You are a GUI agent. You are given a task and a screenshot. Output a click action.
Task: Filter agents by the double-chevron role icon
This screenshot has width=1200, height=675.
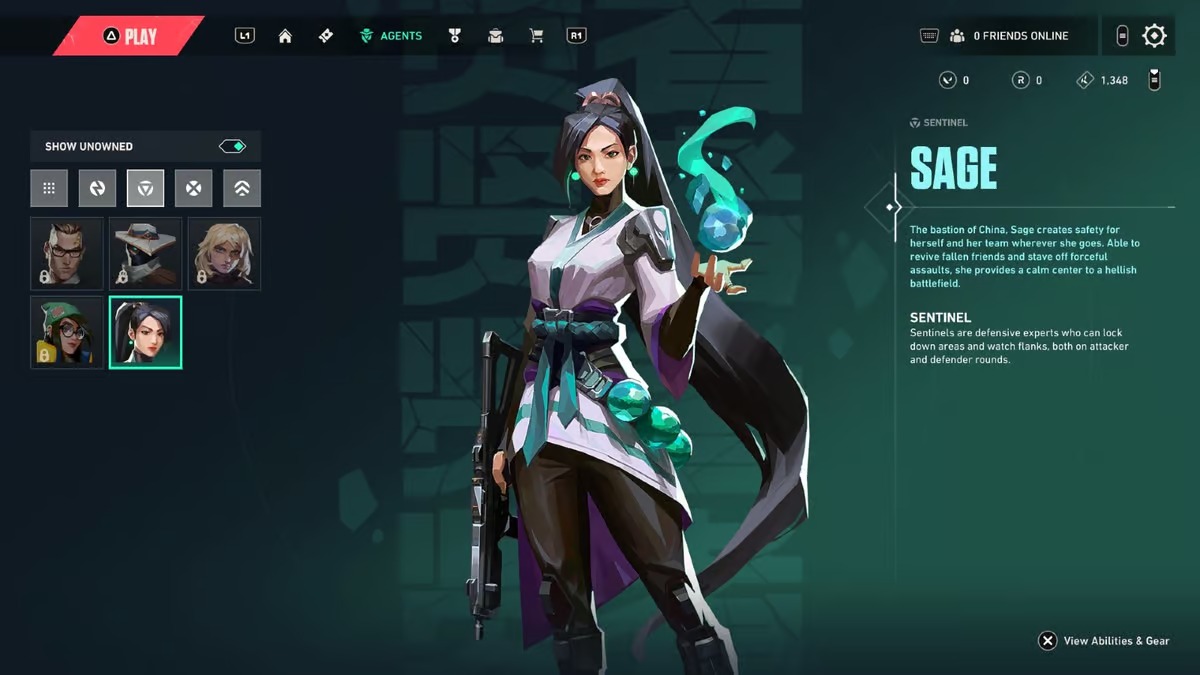[x=242, y=188]
